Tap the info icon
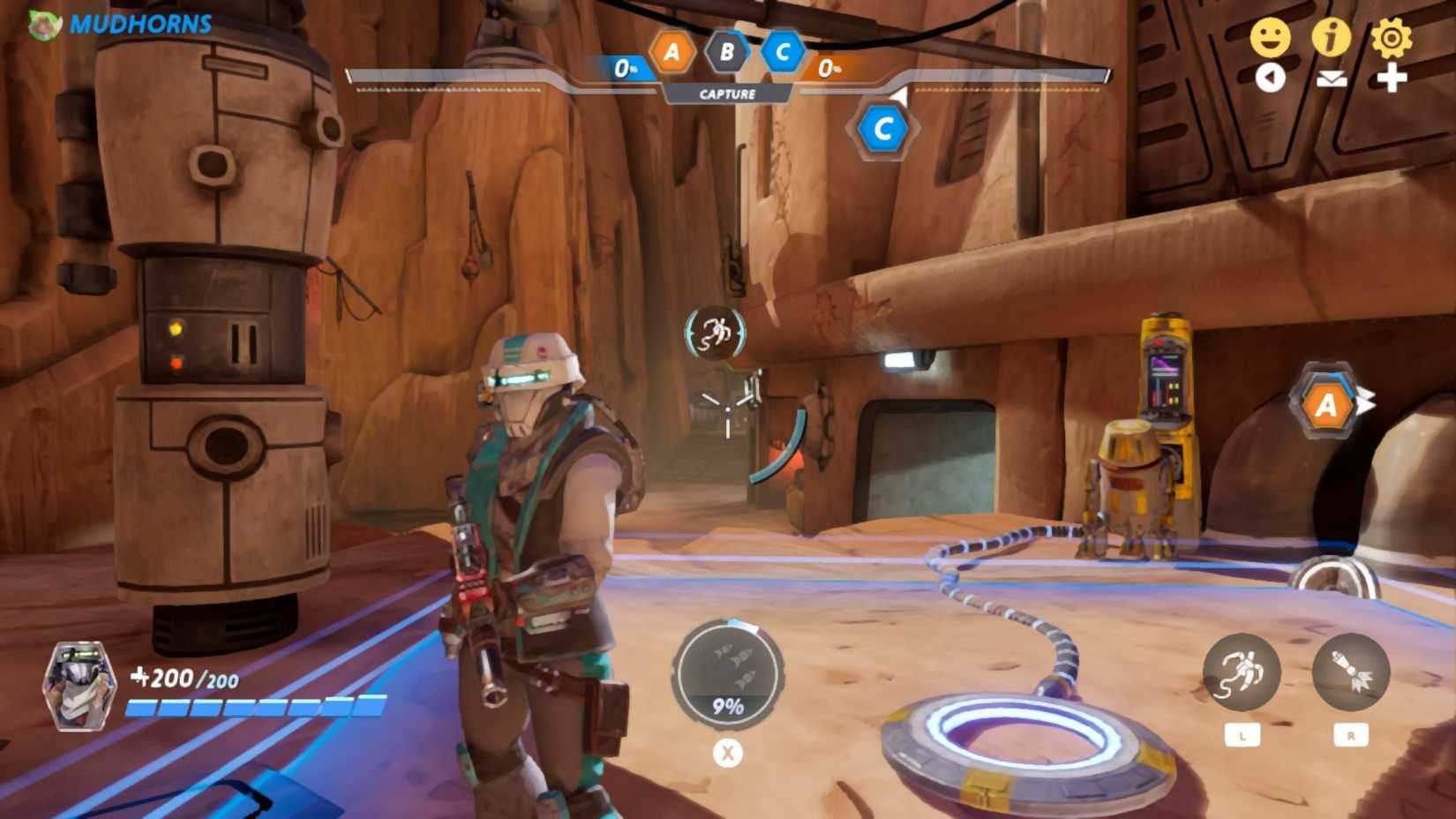 coord(1332,38)
